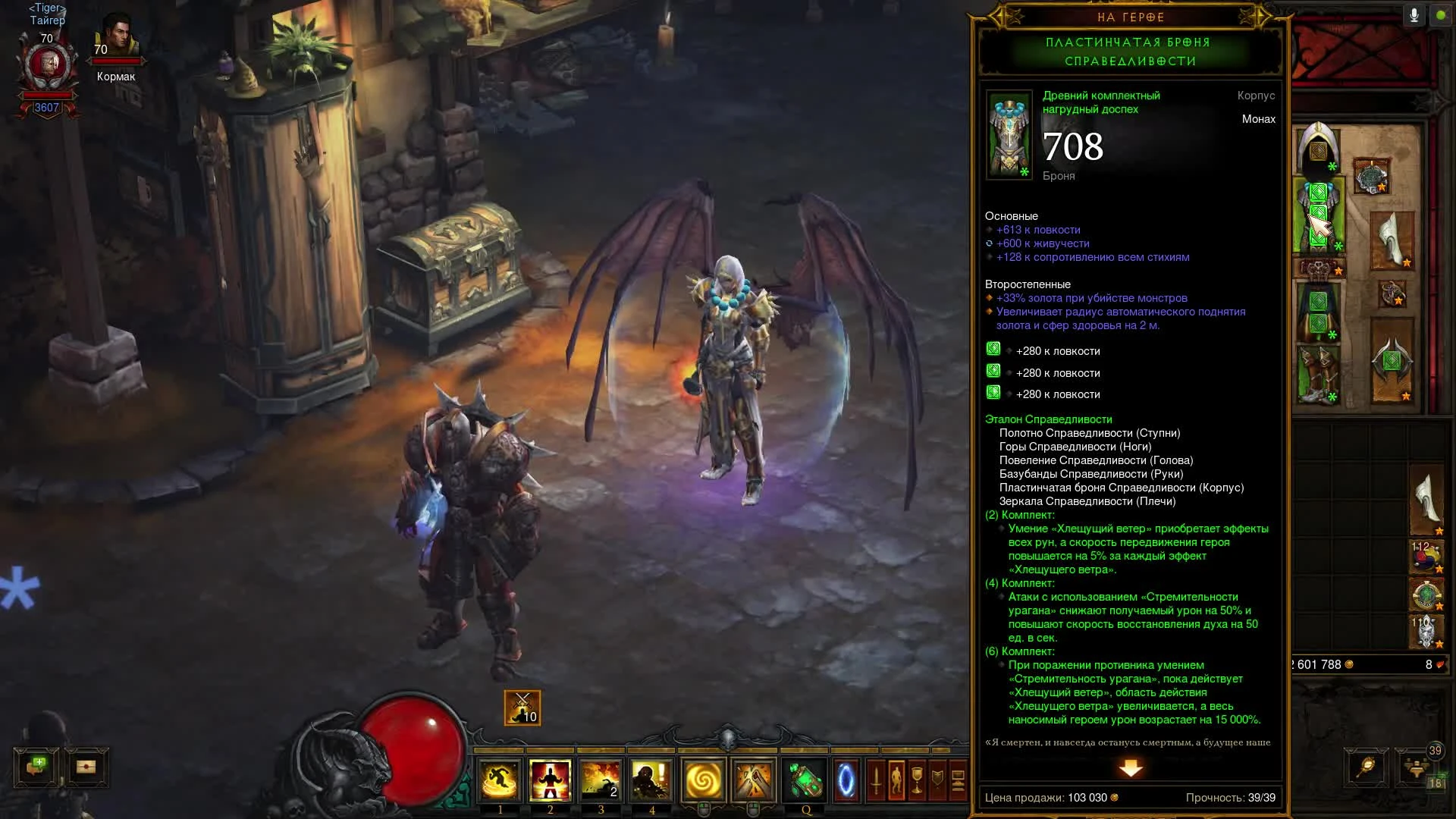Click the blood shards counter showing 8
This screenshot has width=1456, height=819.
1429,665
